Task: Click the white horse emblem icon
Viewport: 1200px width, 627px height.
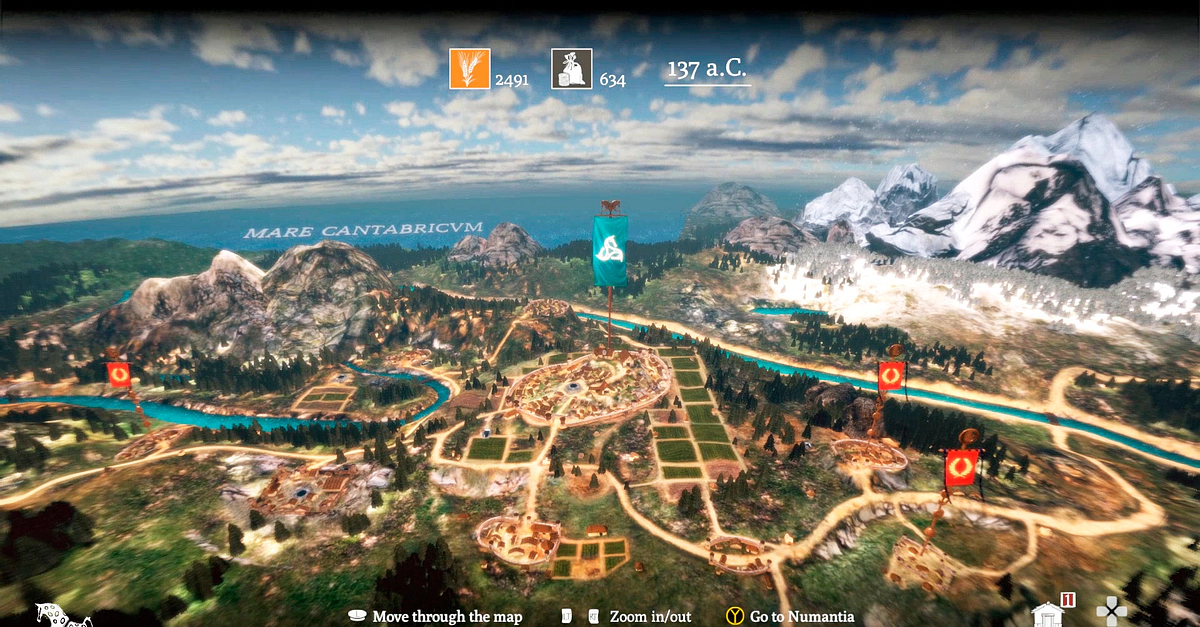Action: tap(62, 614)
